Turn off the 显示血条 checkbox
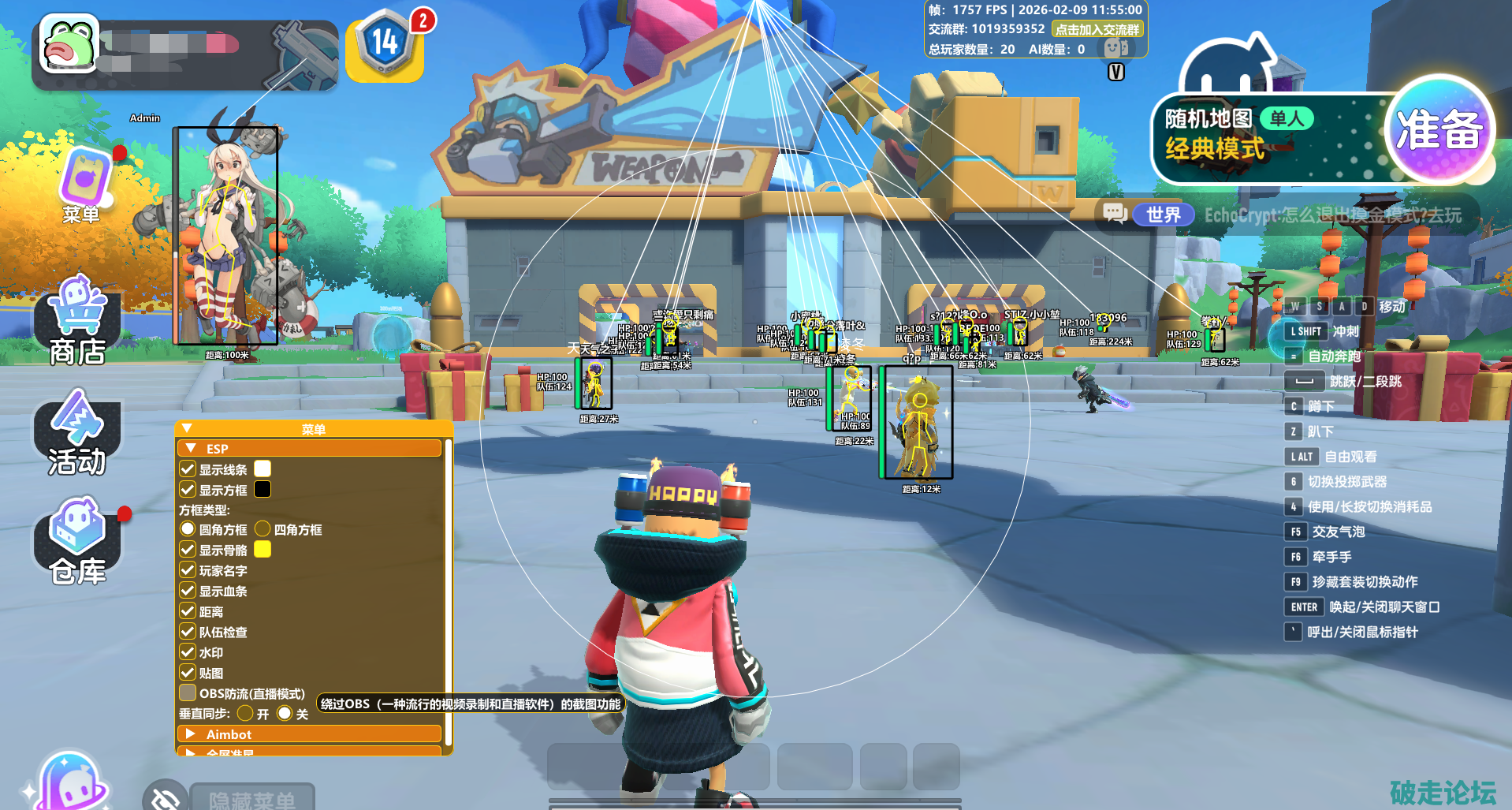Screen dimensions: 1512x810 pos(188,591)
